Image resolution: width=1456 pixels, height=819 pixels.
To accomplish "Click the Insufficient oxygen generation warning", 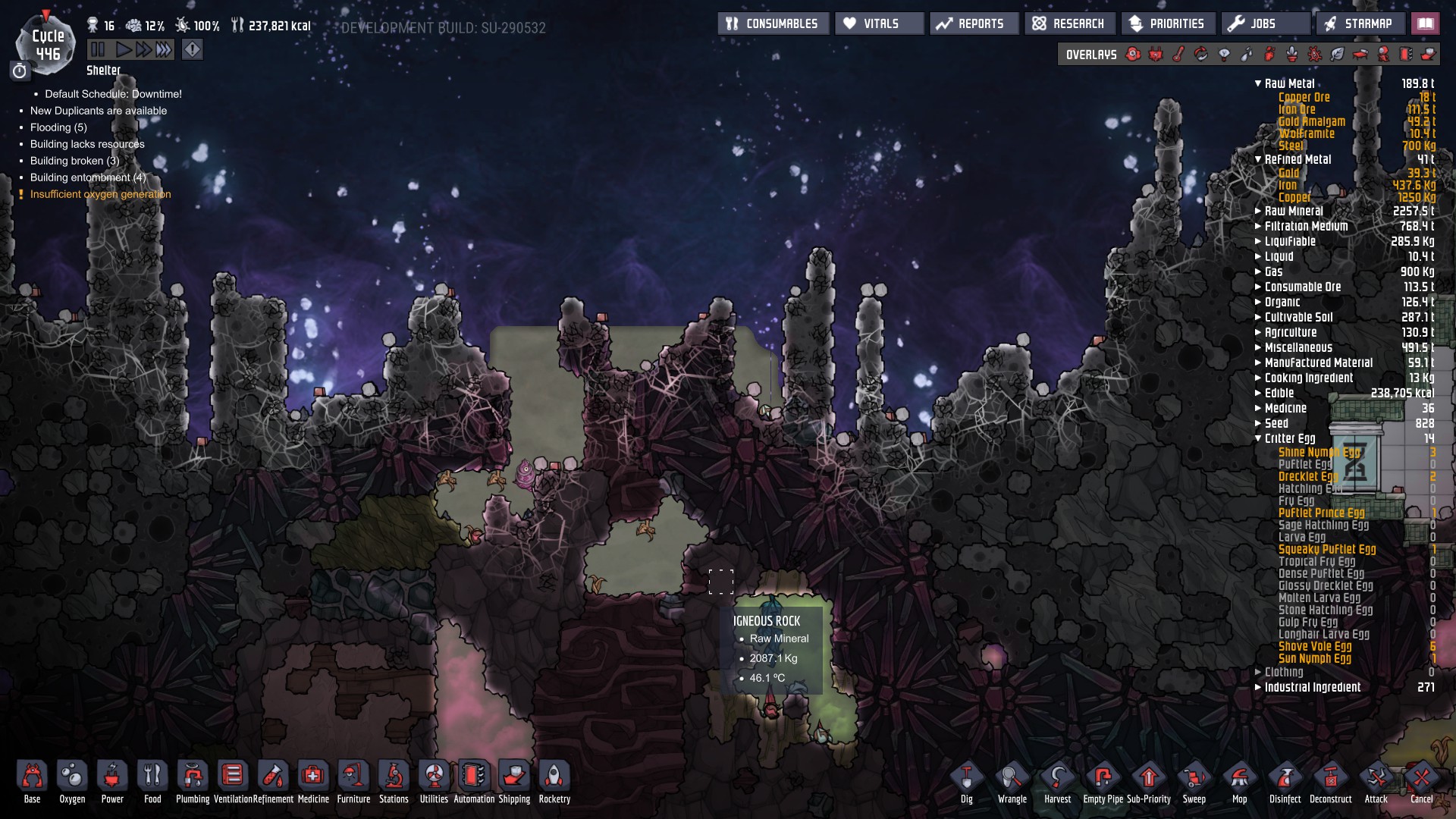I will 100,194.
